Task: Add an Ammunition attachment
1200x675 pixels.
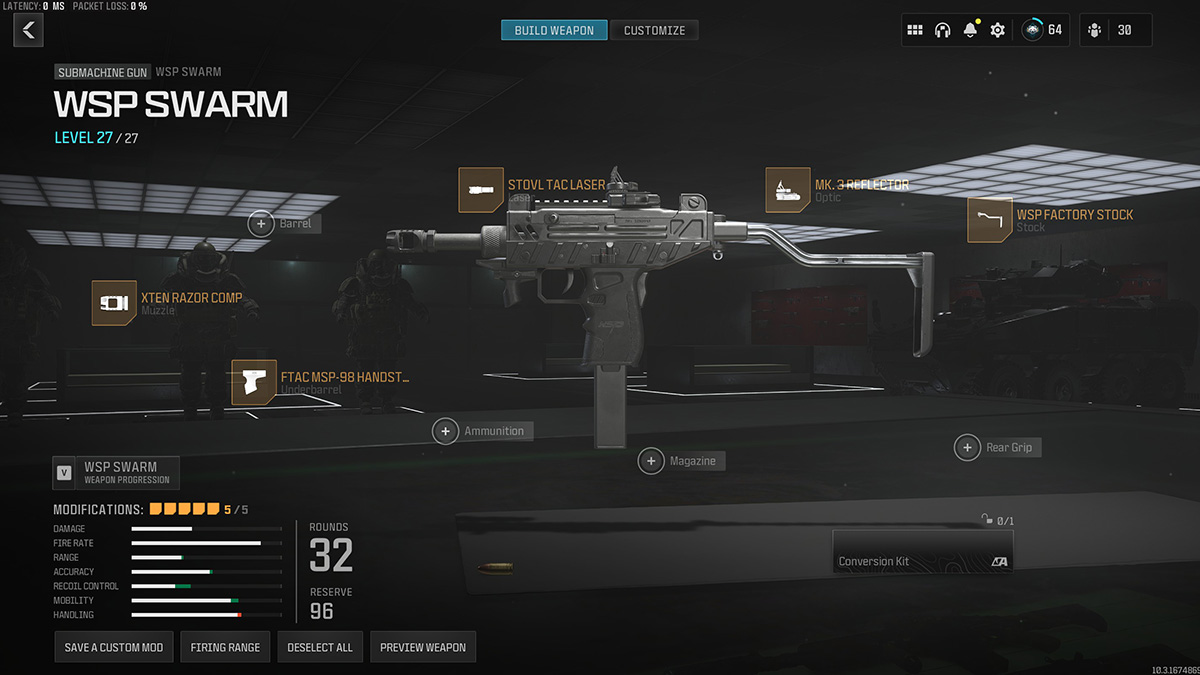Action: [x=446, y=431]
